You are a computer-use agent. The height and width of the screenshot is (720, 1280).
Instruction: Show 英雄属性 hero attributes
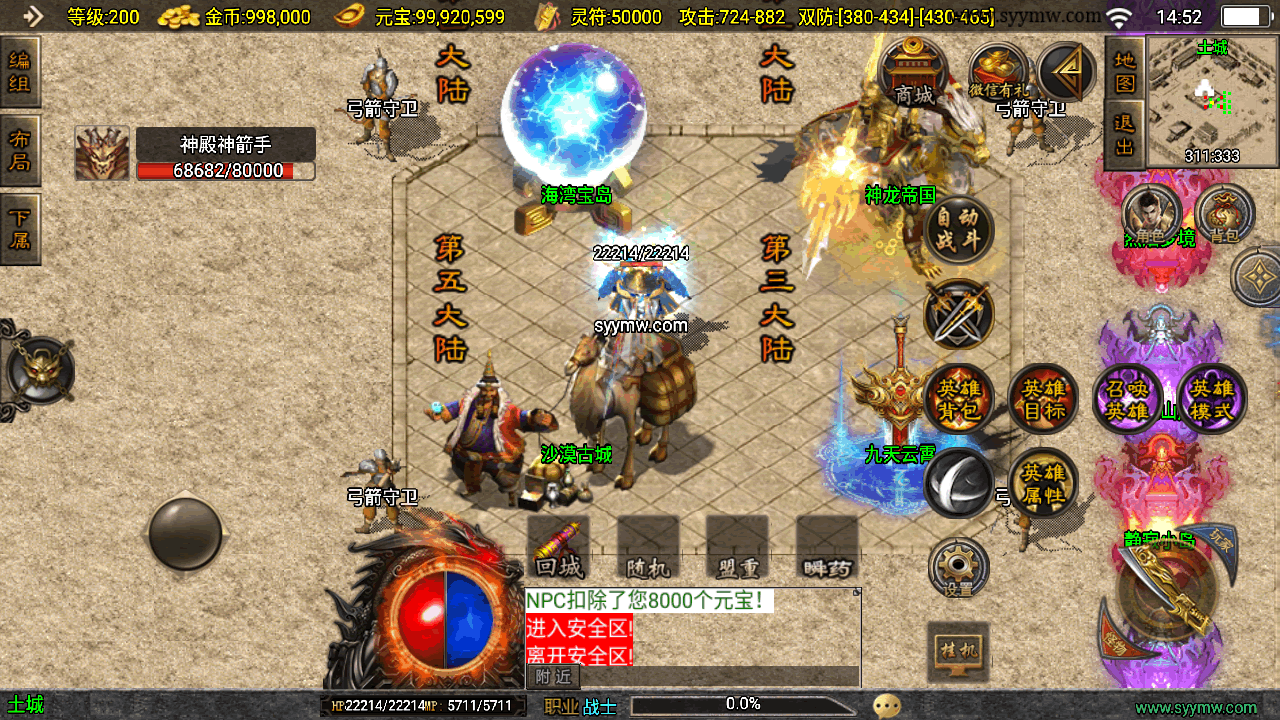(1043, 482)
